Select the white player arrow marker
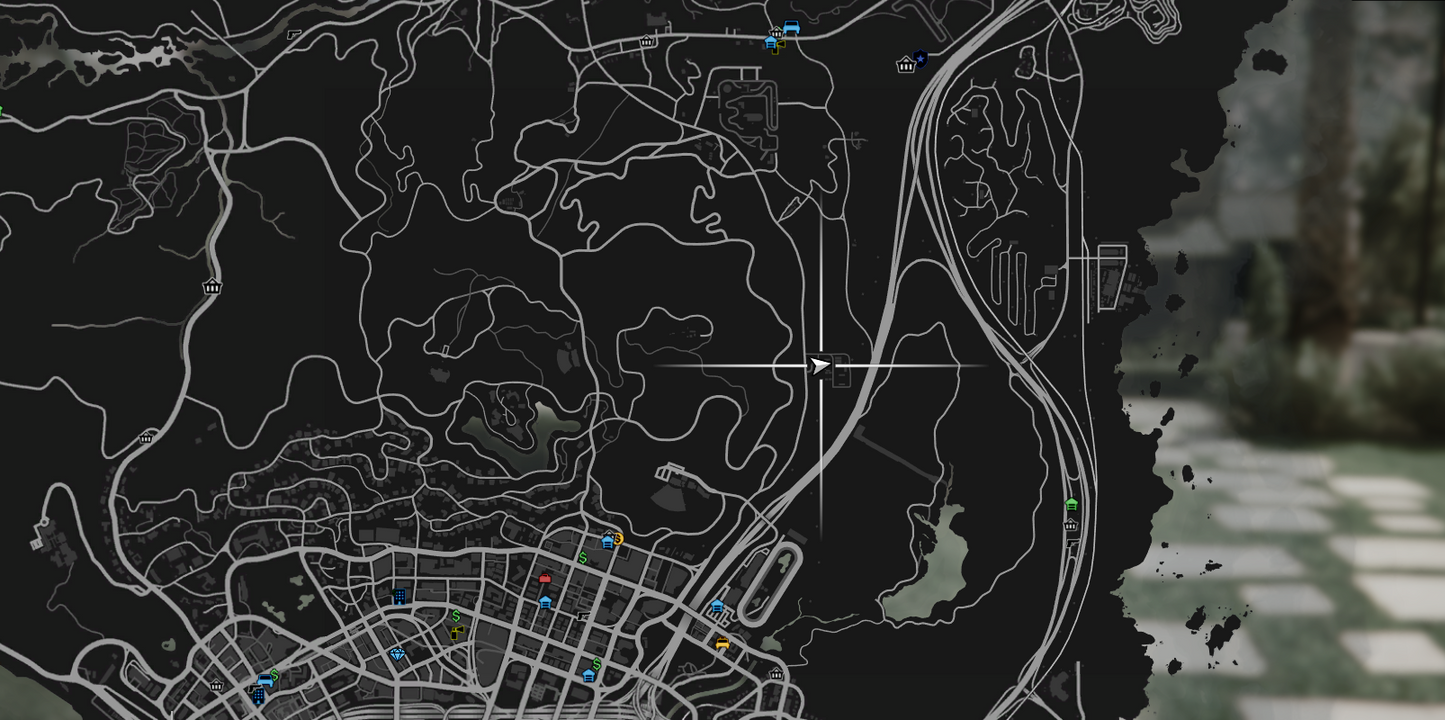This screenshot has width=1445, height=720. pos(818,366)
